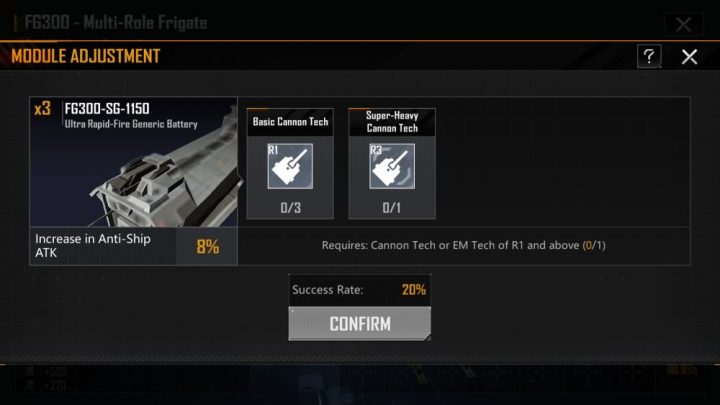Close the FG300 Multi-Role Frigate window
Image resolution: width=720 pixels, height=405 pixels.
683,24
